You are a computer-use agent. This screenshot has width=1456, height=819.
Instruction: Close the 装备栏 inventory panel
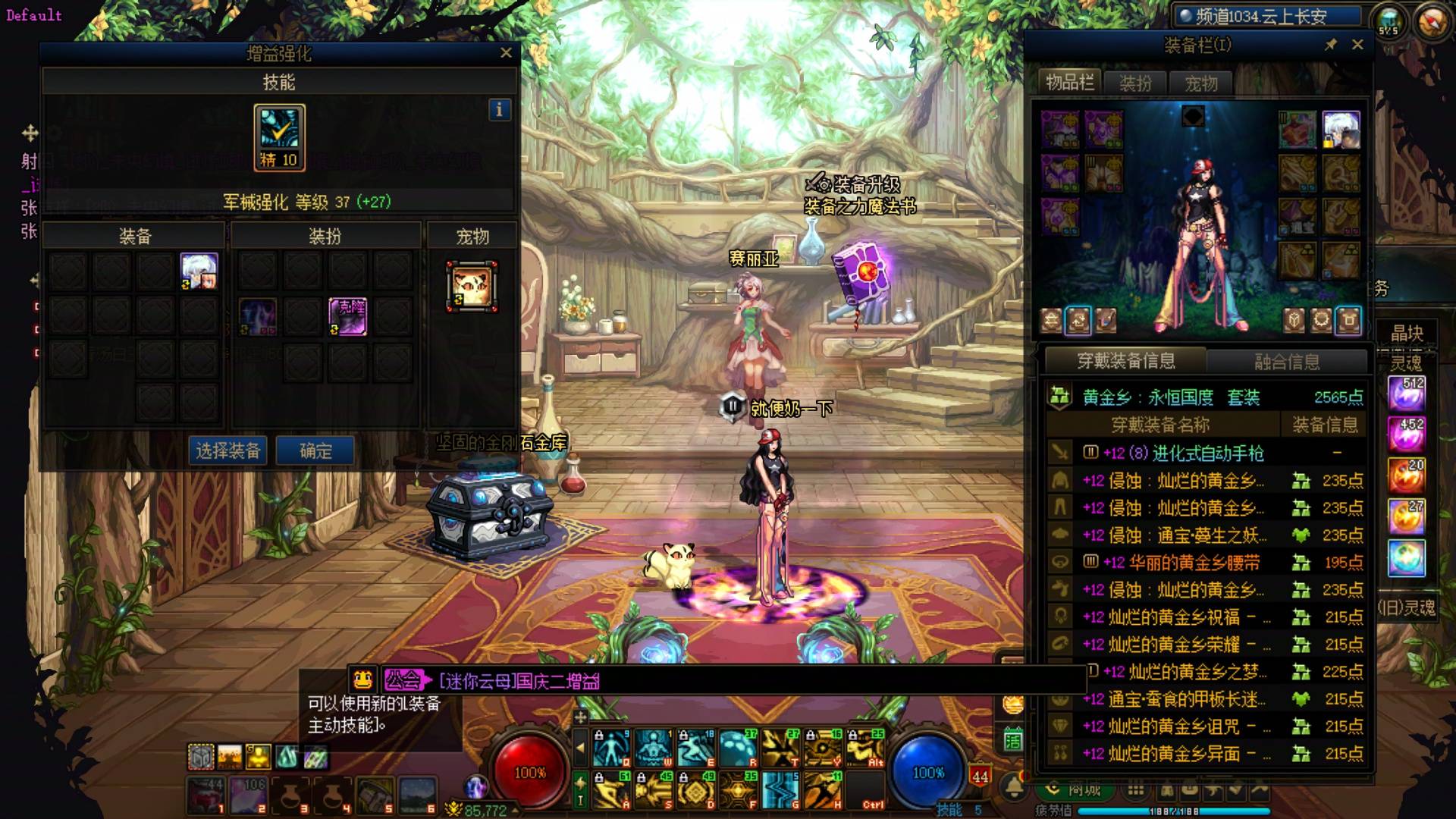(x=1357, y=45)
